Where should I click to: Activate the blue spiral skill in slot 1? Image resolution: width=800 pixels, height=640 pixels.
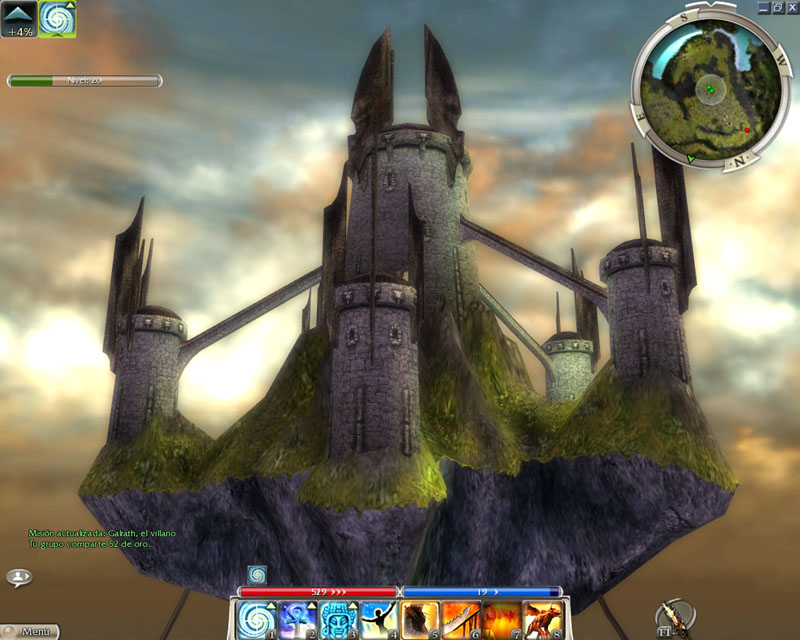coord(257,619)
